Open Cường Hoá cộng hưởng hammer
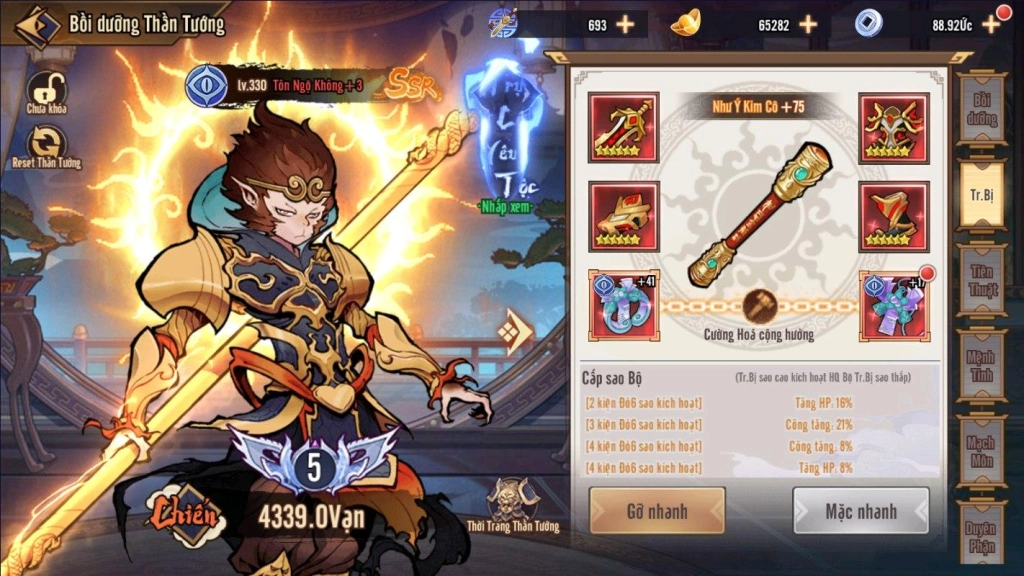This screenshot has width=1024, height=576. pyautogui.click(x=758, y=306)
